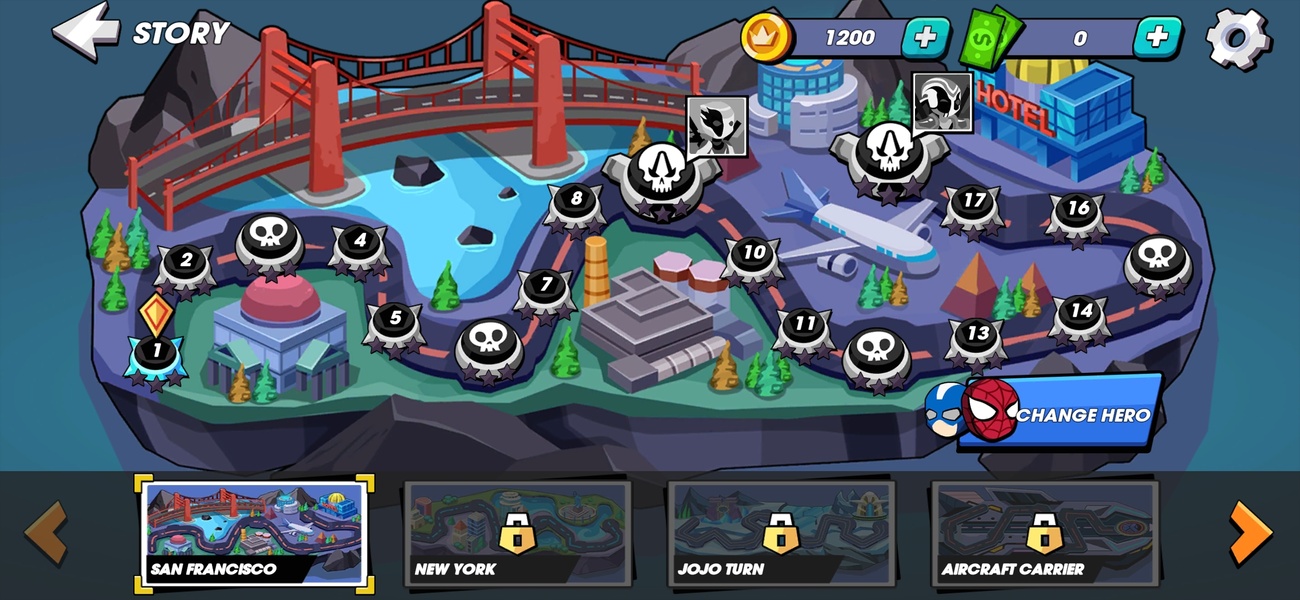Choose the locked New York map
The image size is (1300, 600).
(x=517, y=534)
